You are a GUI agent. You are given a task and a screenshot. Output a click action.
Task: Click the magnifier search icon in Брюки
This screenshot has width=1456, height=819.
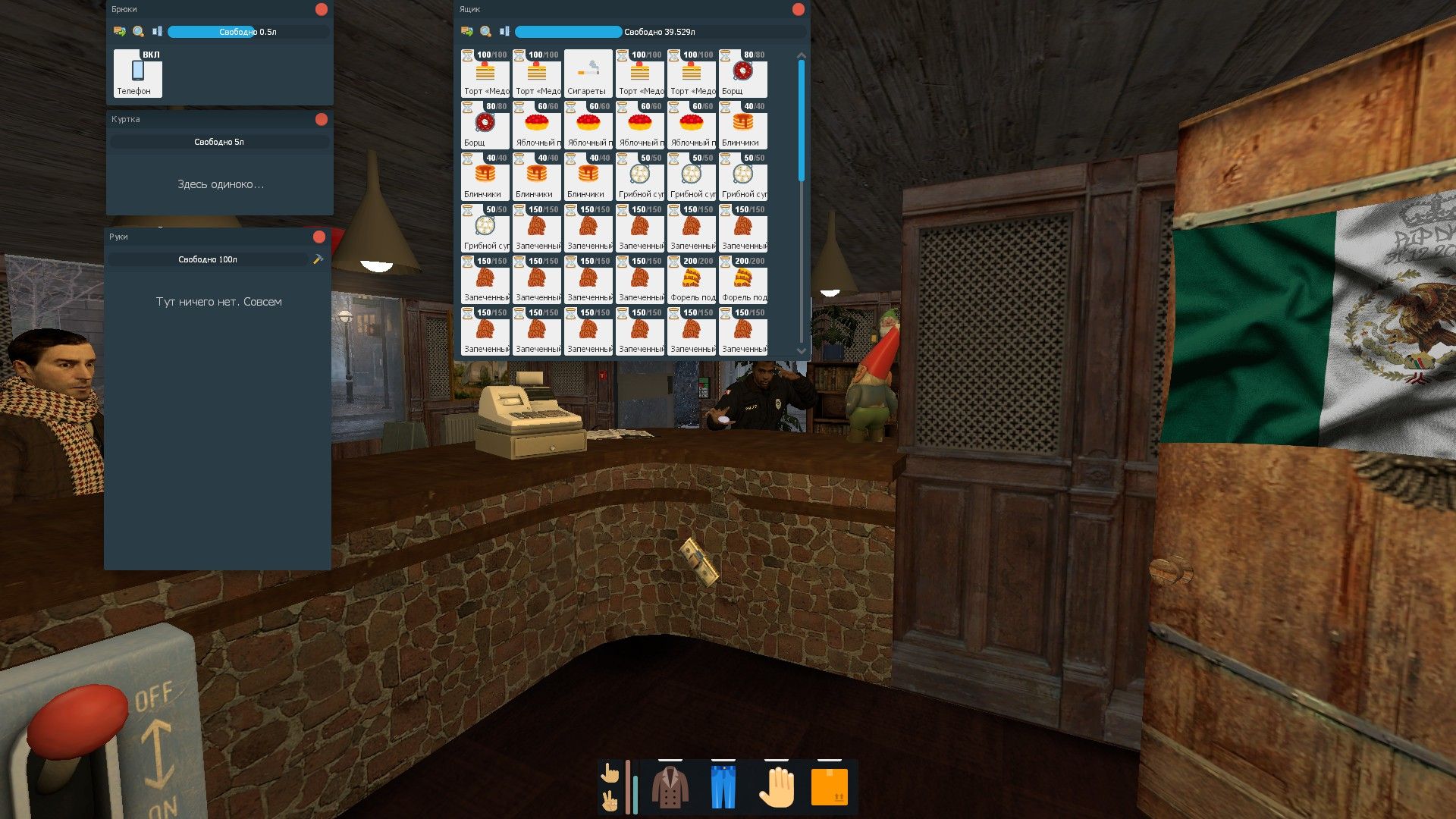pyautogui.click(x=139, y=32)
